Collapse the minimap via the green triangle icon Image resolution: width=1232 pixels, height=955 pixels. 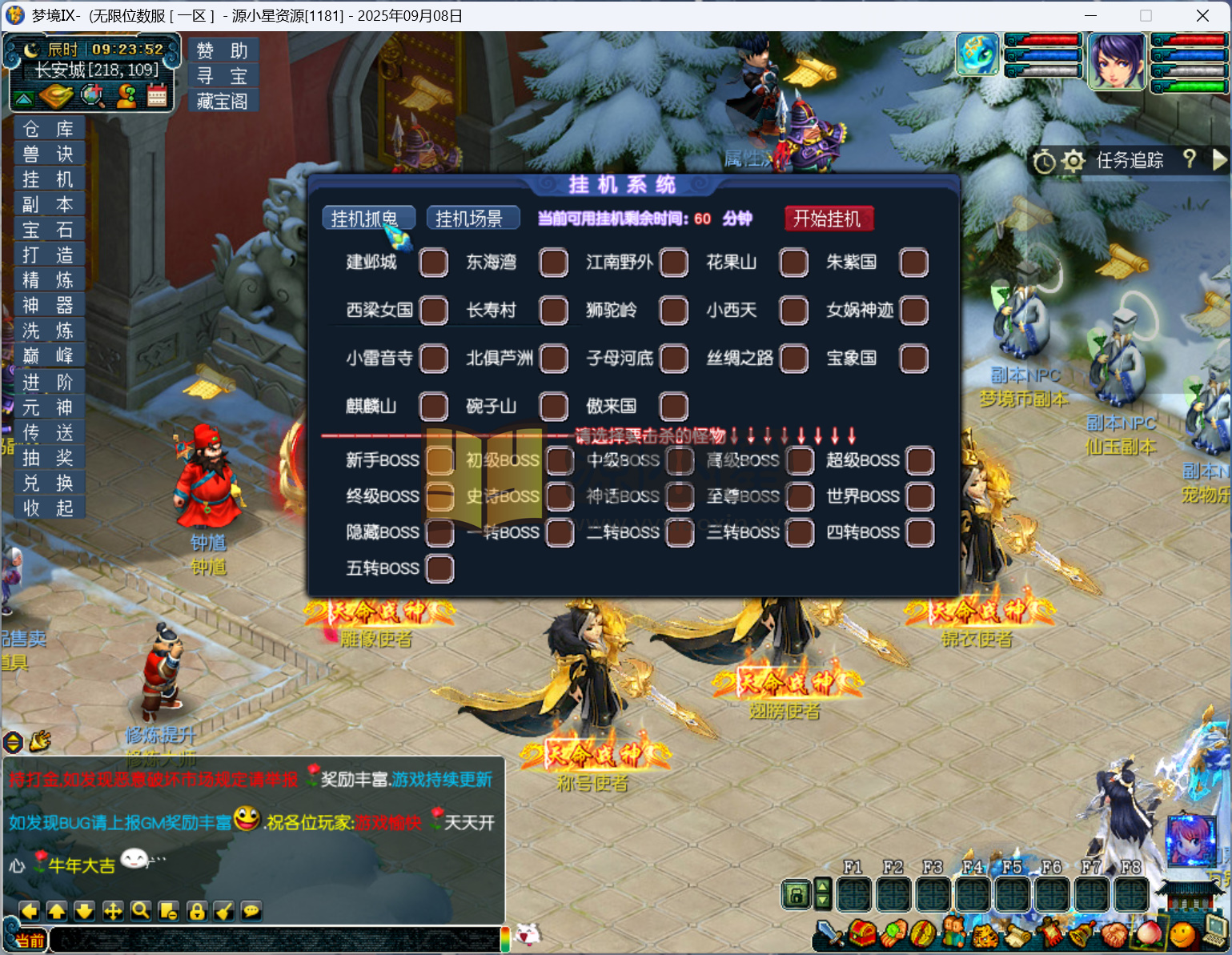tap(26, 96)
